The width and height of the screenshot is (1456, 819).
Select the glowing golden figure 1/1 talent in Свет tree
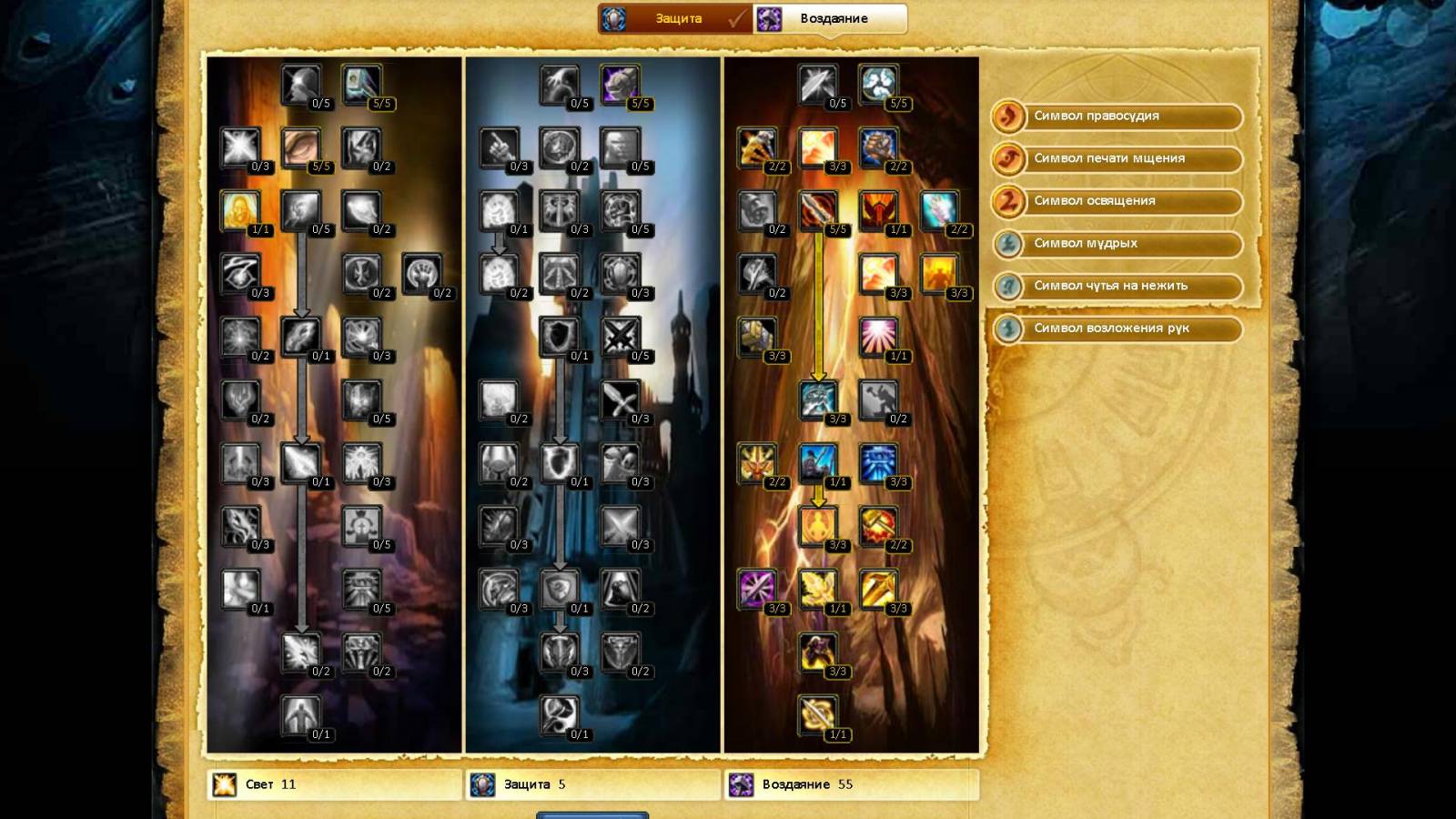pos(240,211)
